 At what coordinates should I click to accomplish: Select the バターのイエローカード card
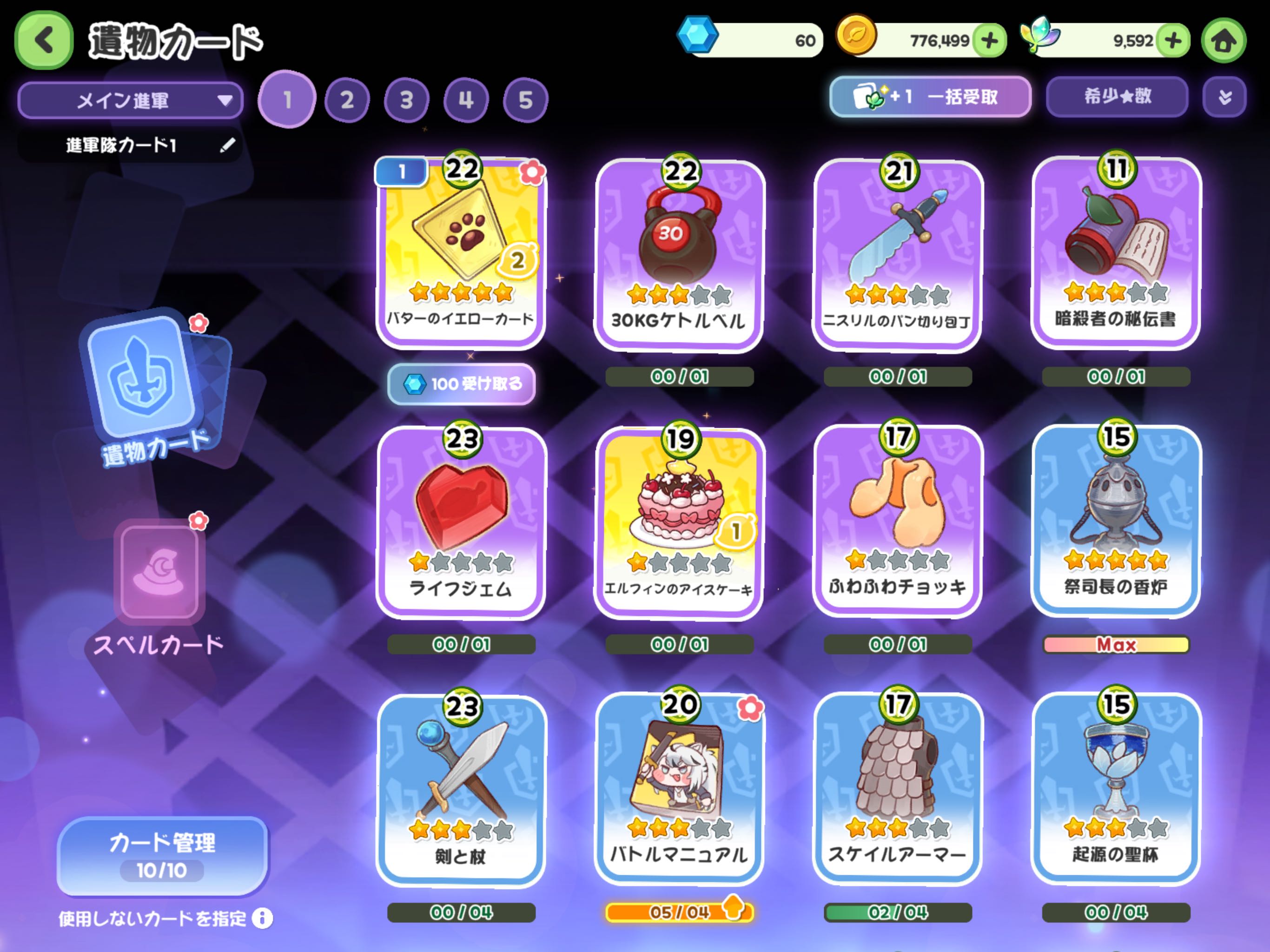point(461,252)
